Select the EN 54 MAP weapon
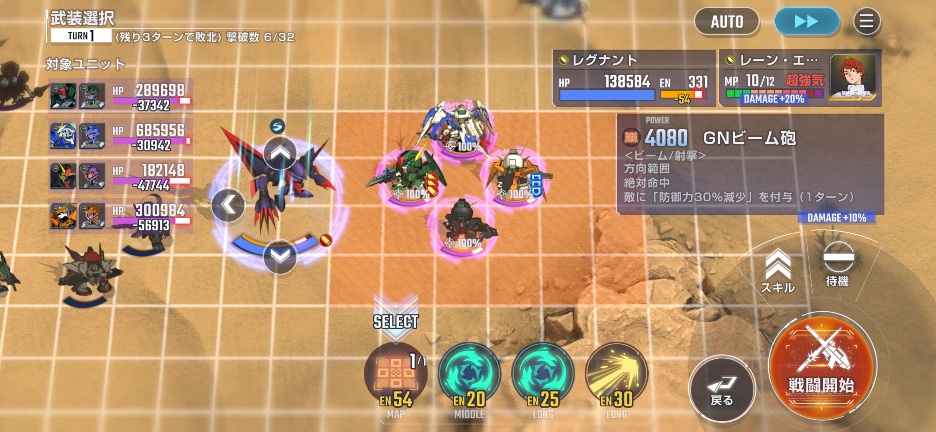 pos(395,375)
